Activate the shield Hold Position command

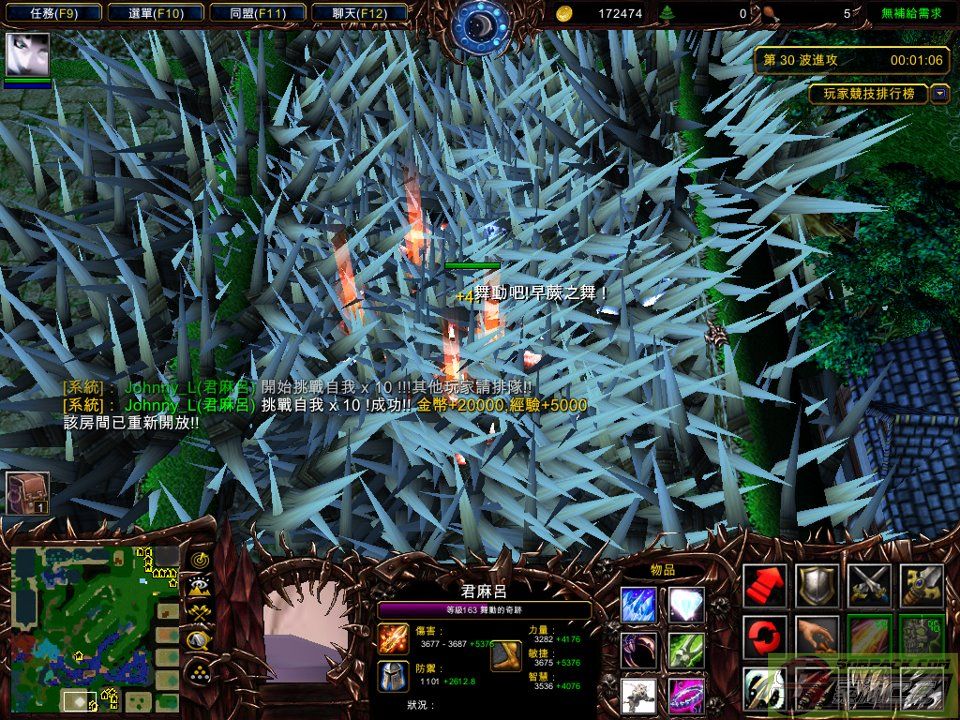coord(816,586)
